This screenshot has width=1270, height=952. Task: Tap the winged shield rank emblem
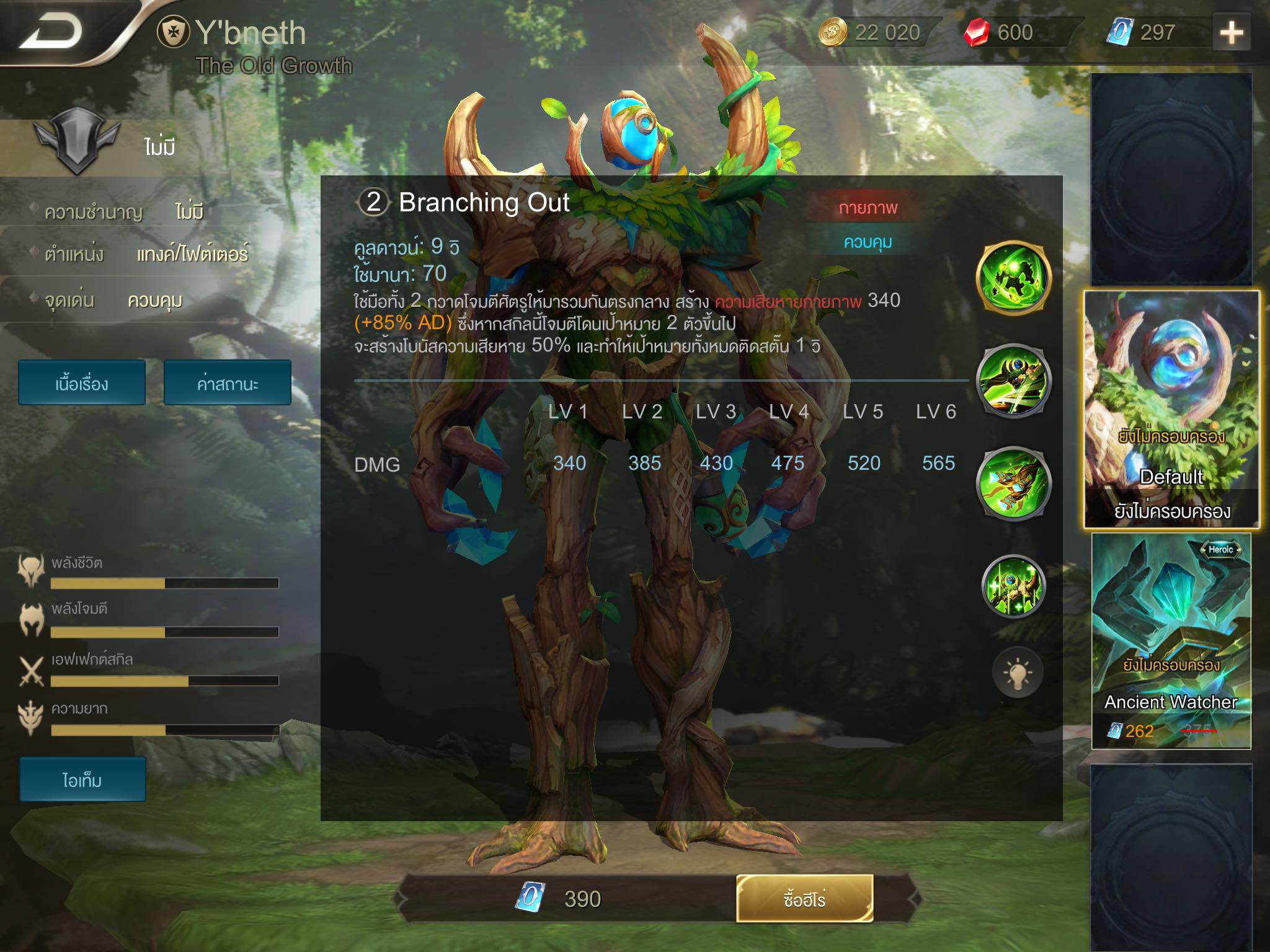click(76, 140)
